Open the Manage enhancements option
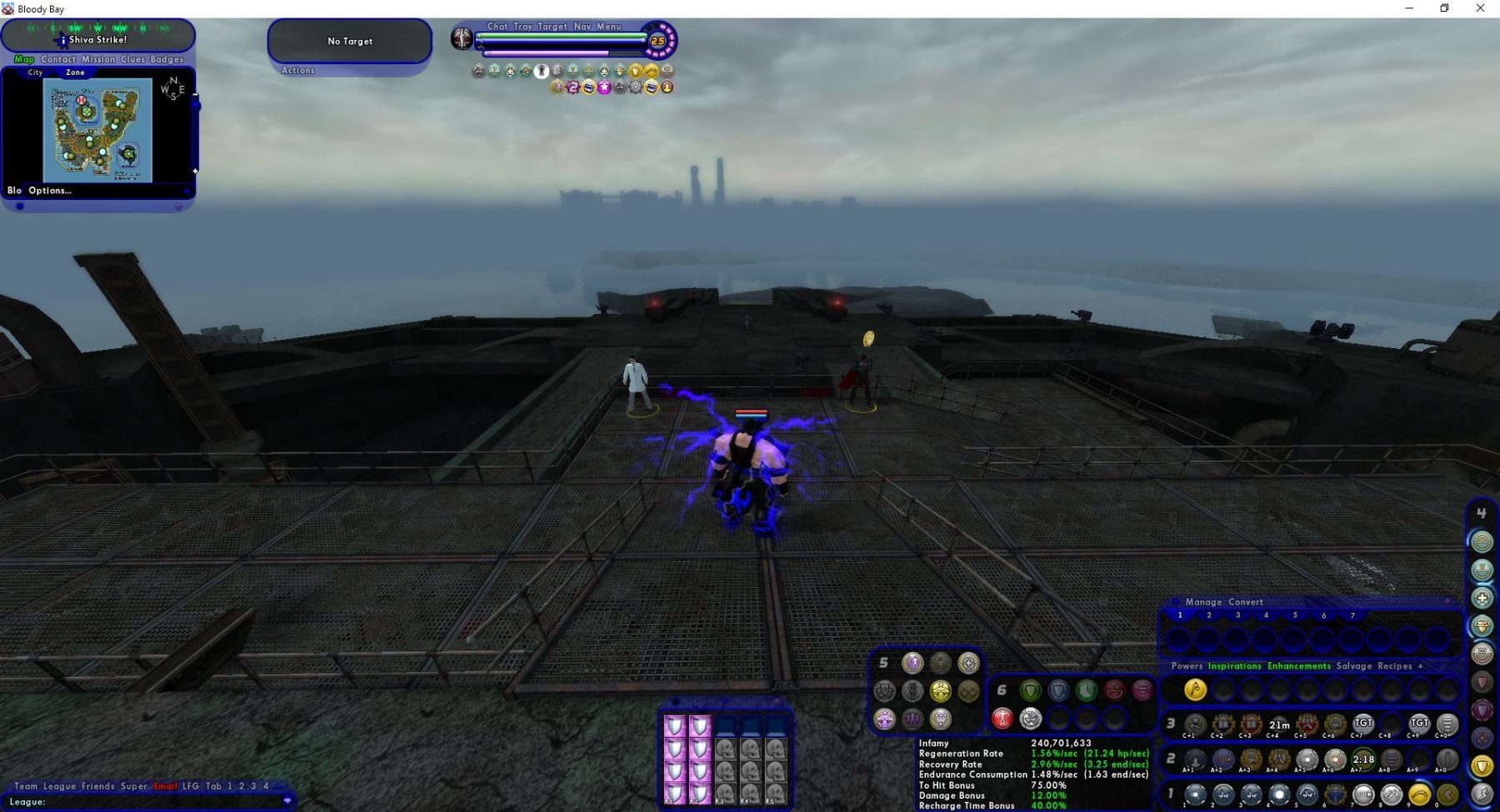This screenshot has width=1500, height=812. coord(1203,602)
